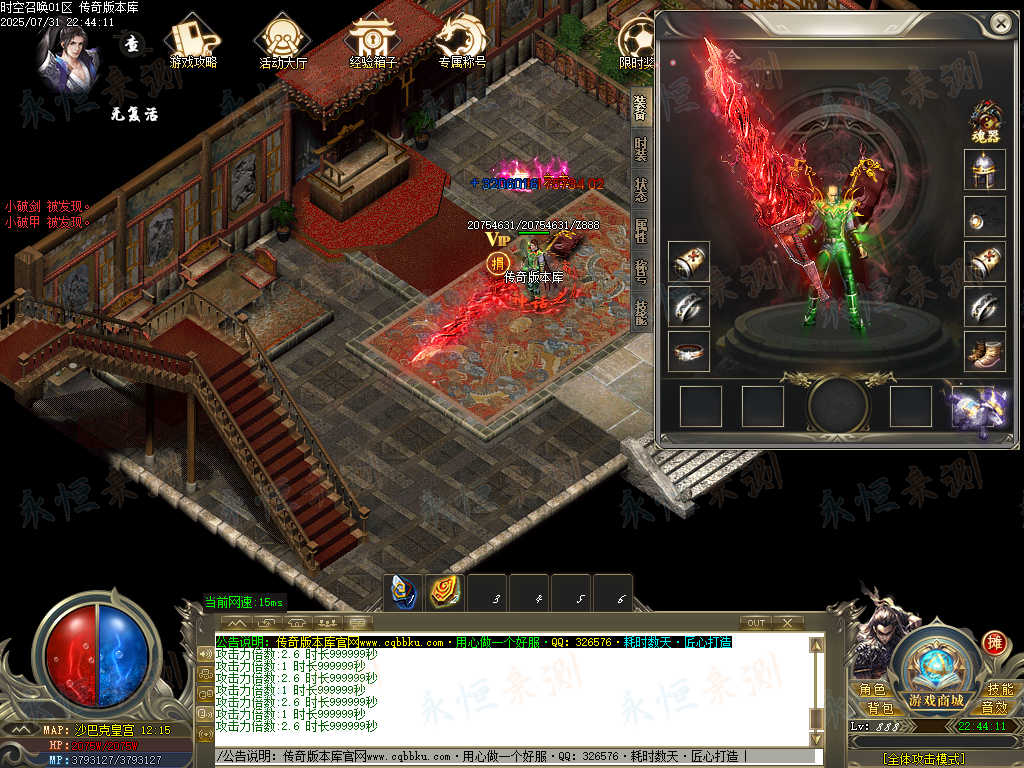Show the 属性 attributes tab
1024x768 pixels.
[640, 231]
